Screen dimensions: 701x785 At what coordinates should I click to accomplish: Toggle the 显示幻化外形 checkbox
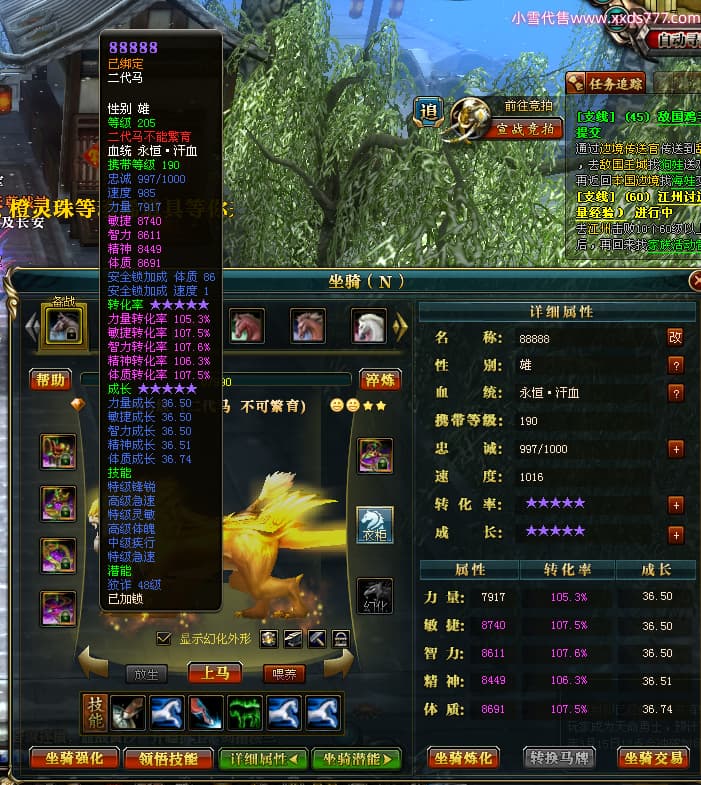(164, 638)
